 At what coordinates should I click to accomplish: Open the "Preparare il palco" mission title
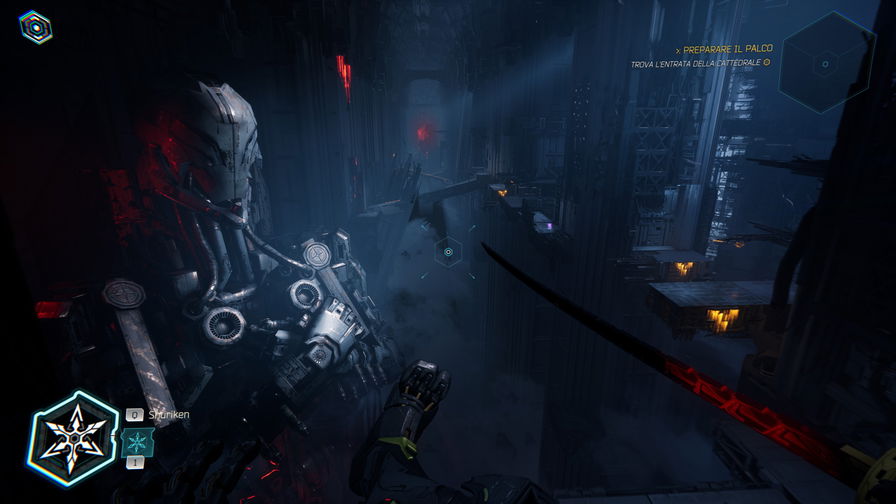click(x=727, y=49)
